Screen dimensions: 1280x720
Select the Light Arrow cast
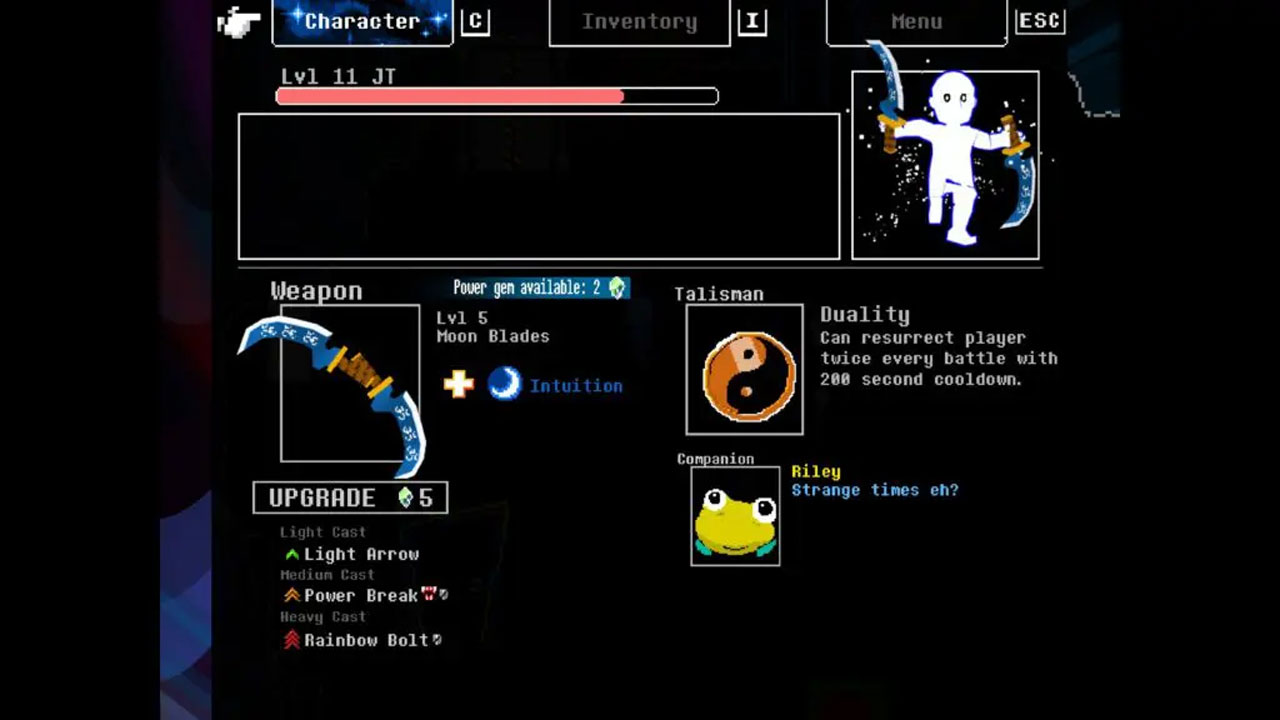click(361, 554)
